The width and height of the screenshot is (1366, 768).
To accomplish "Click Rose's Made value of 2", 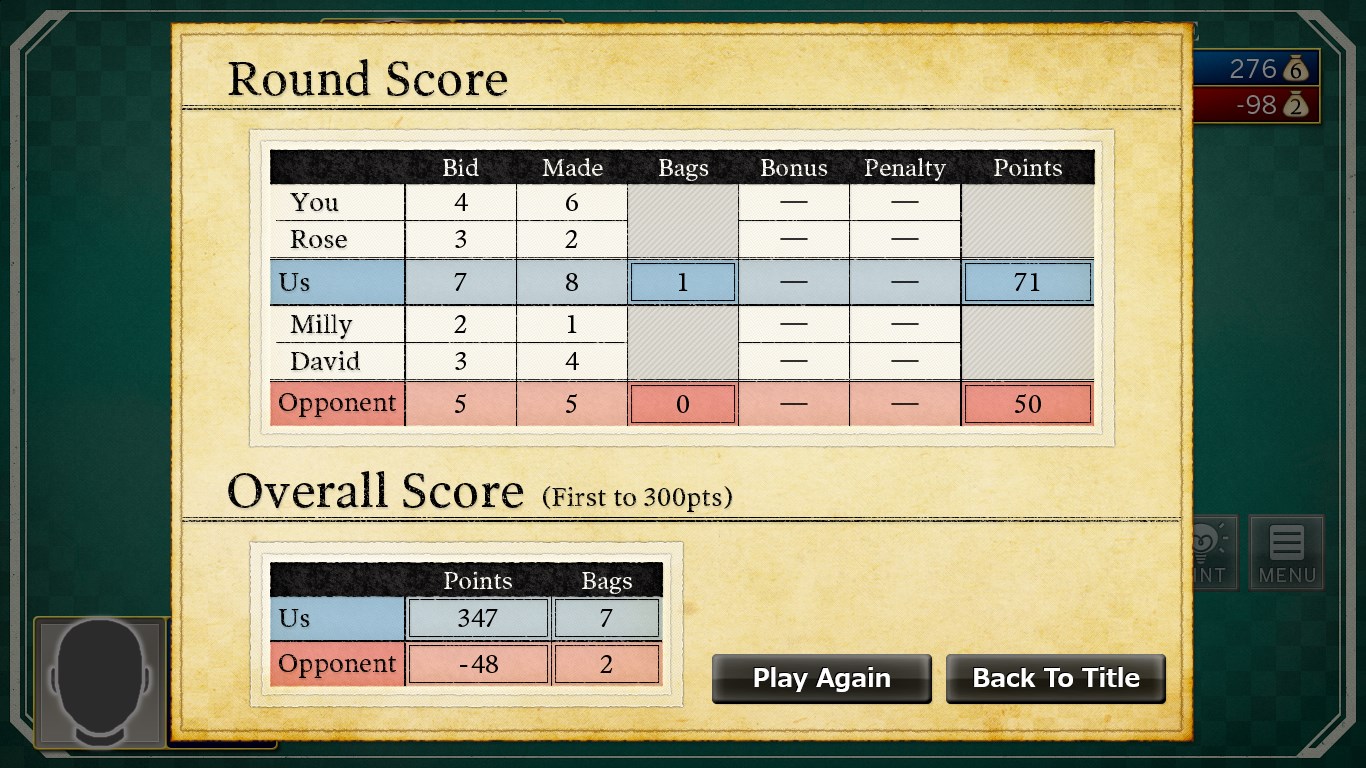I will coord(572,239).
